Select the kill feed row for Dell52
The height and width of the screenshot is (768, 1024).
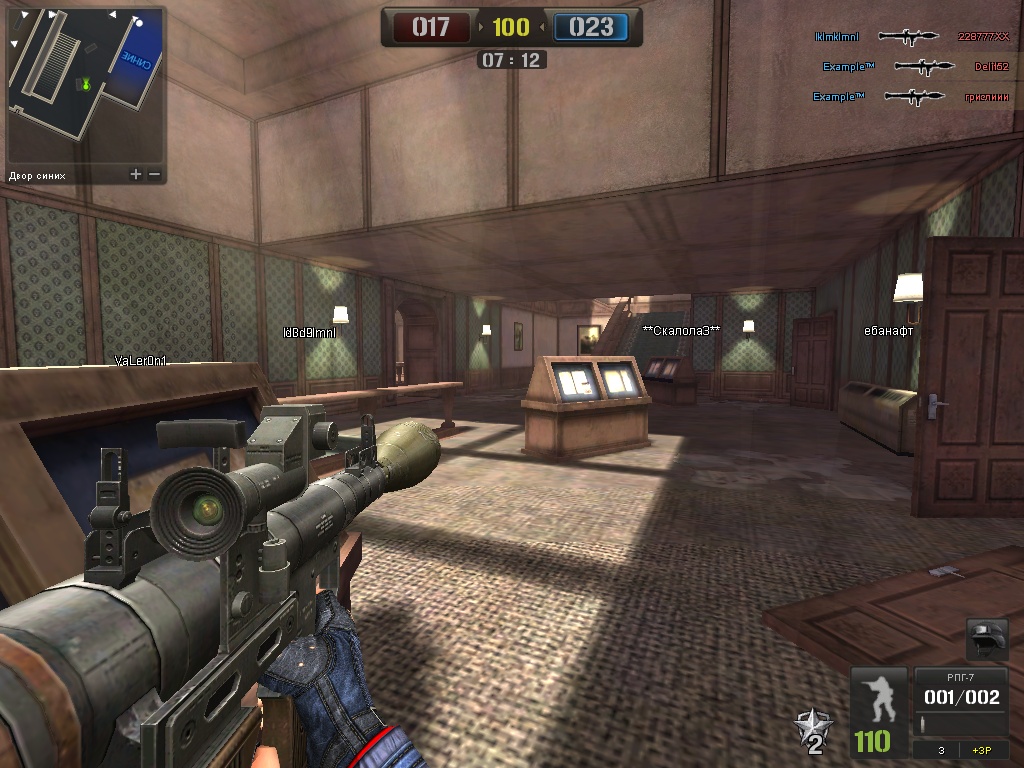click(915, 67)
